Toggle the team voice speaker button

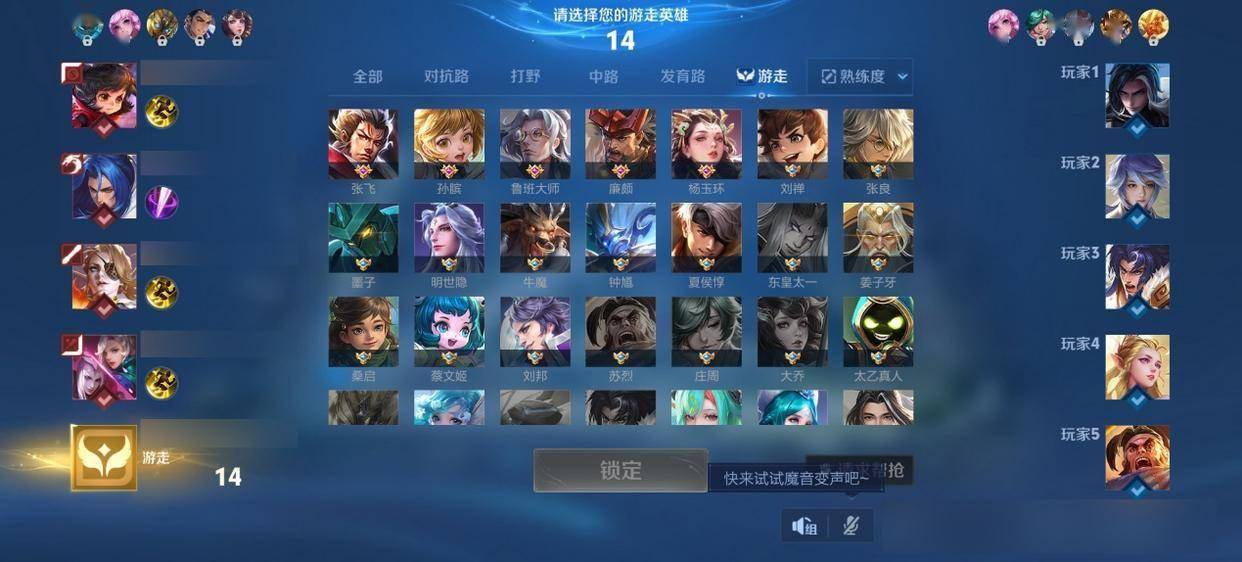tap(805, 526)
